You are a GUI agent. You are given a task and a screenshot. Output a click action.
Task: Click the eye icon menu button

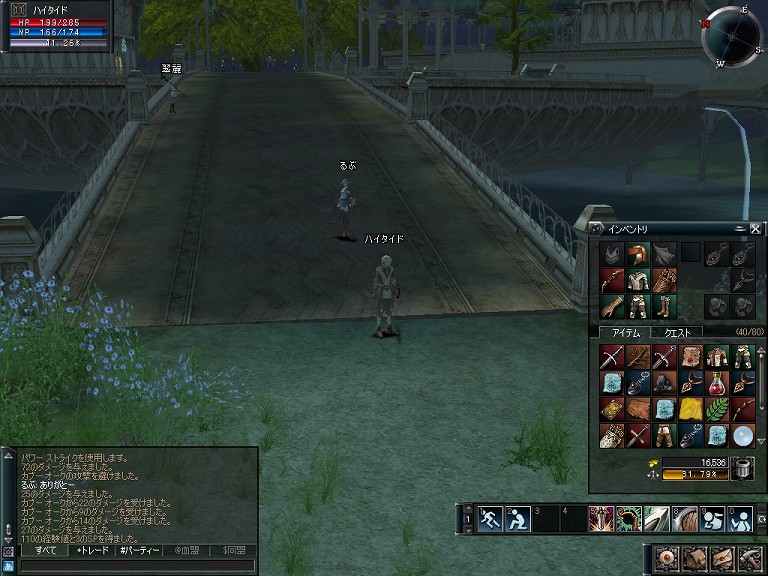665,557
